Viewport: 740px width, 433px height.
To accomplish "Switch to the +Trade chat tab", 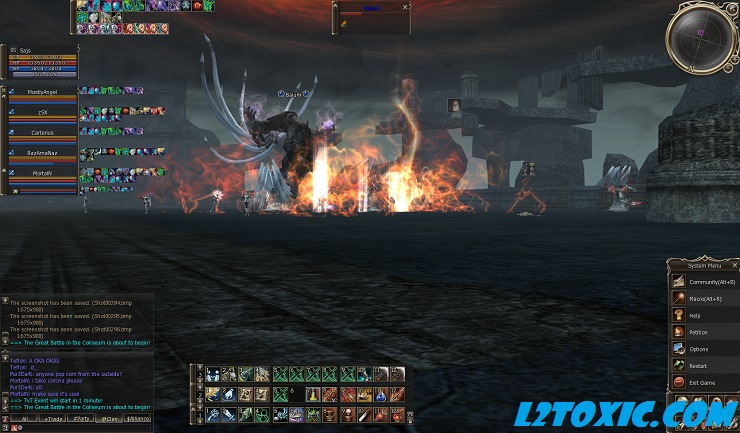I will coord(50,418).
